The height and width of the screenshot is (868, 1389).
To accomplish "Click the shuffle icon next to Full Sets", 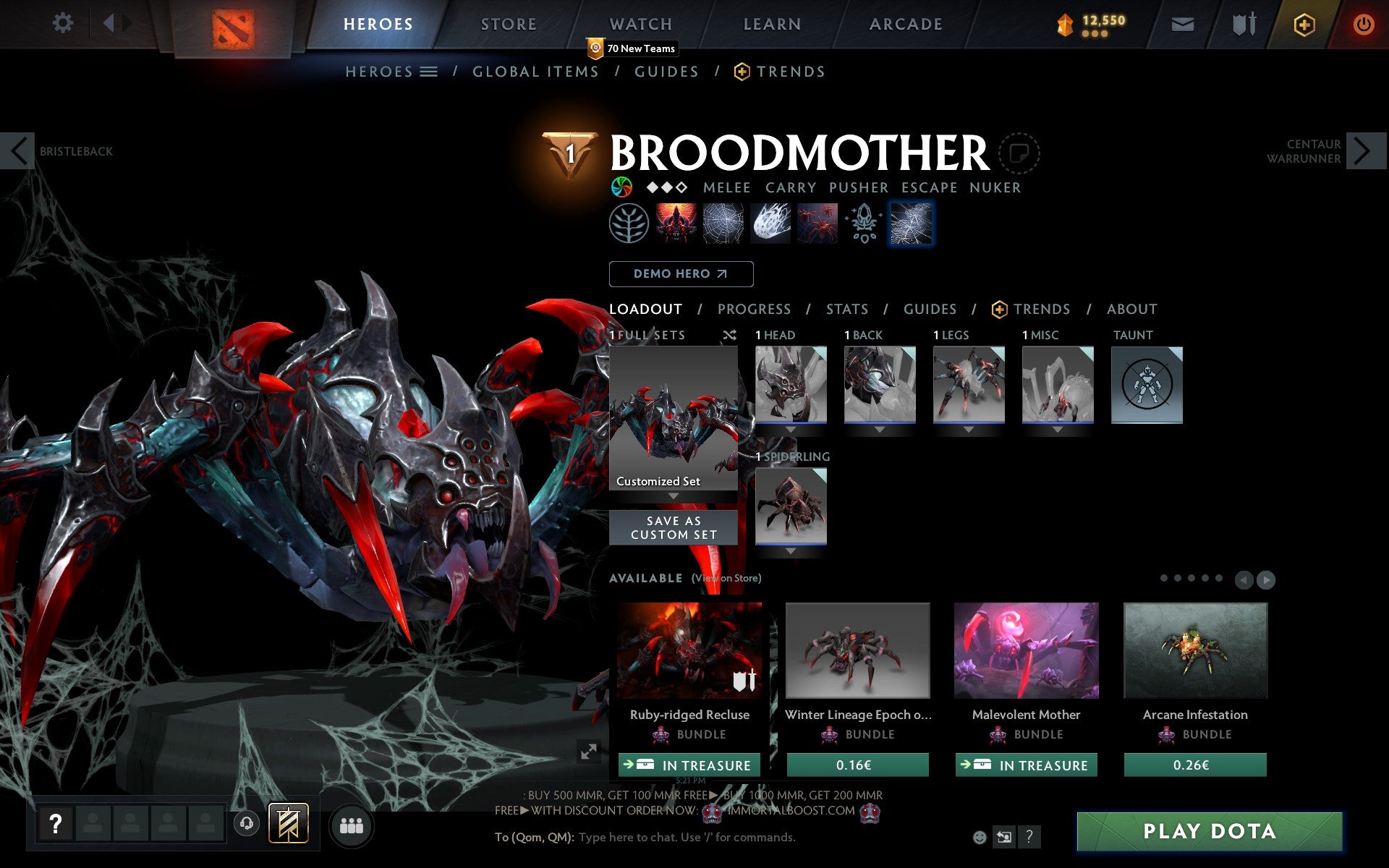I will pyautogui.click(x=729, y=335).
